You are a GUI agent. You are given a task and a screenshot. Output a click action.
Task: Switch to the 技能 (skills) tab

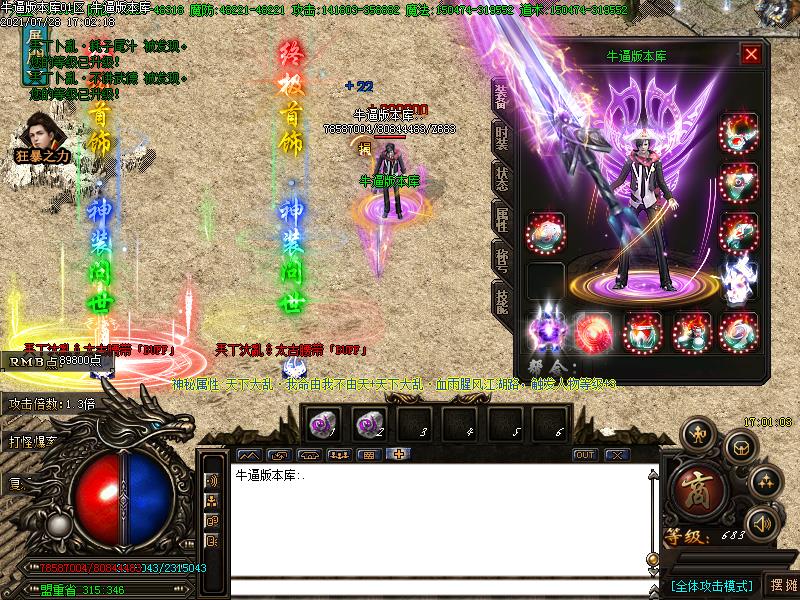(x=502, y=299)
